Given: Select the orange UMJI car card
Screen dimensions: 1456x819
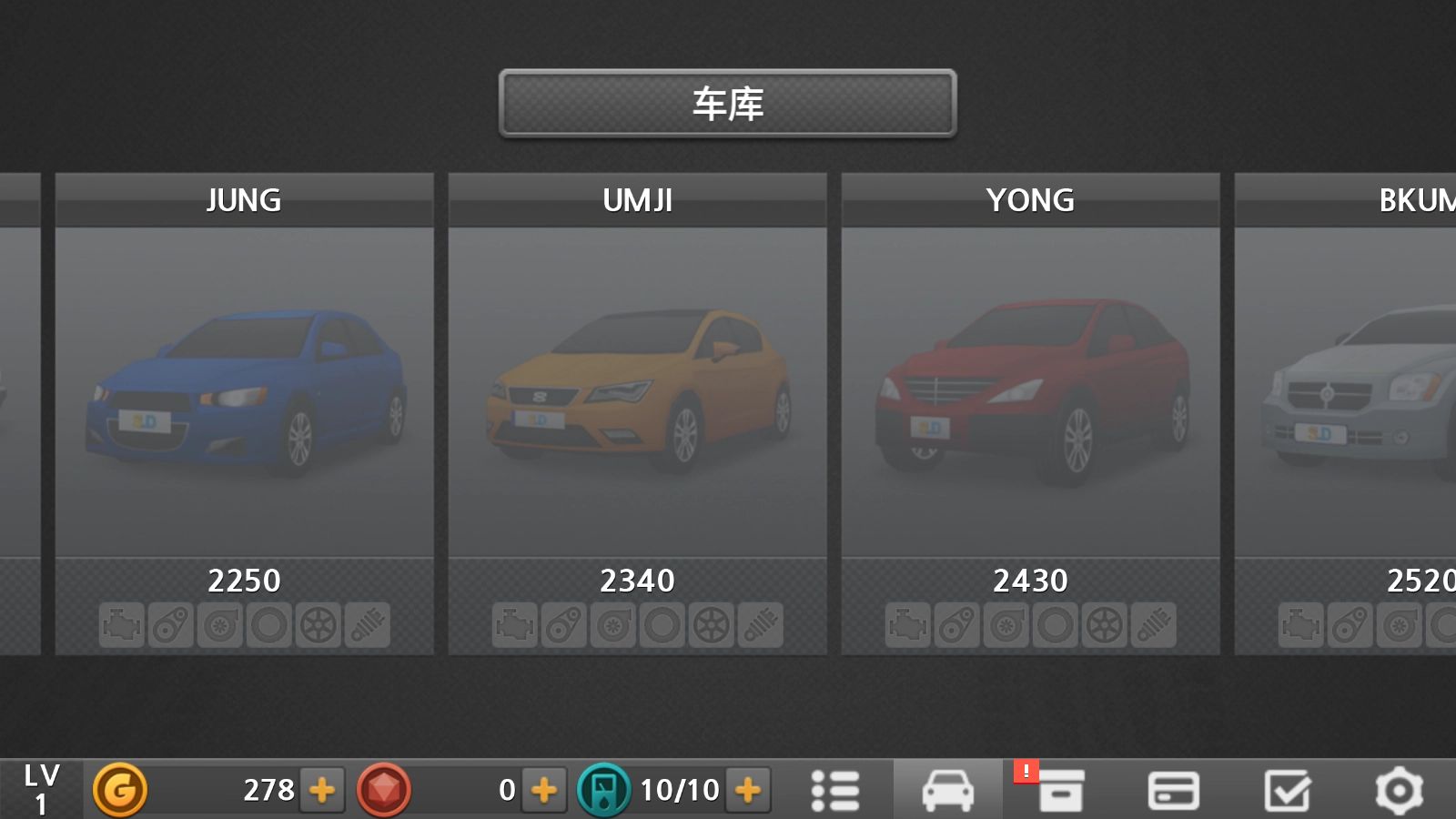Looking at the screenshot, I should tap(637, 391).
